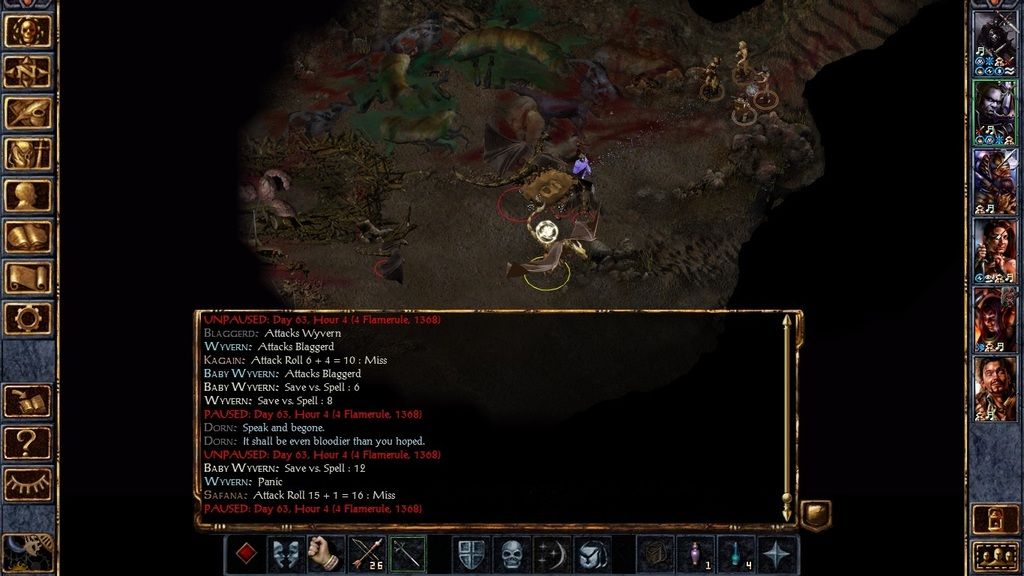This screenshot has width=1024, height=576.
Task: Activate the guard shield button
Action: tap(470, 554)
